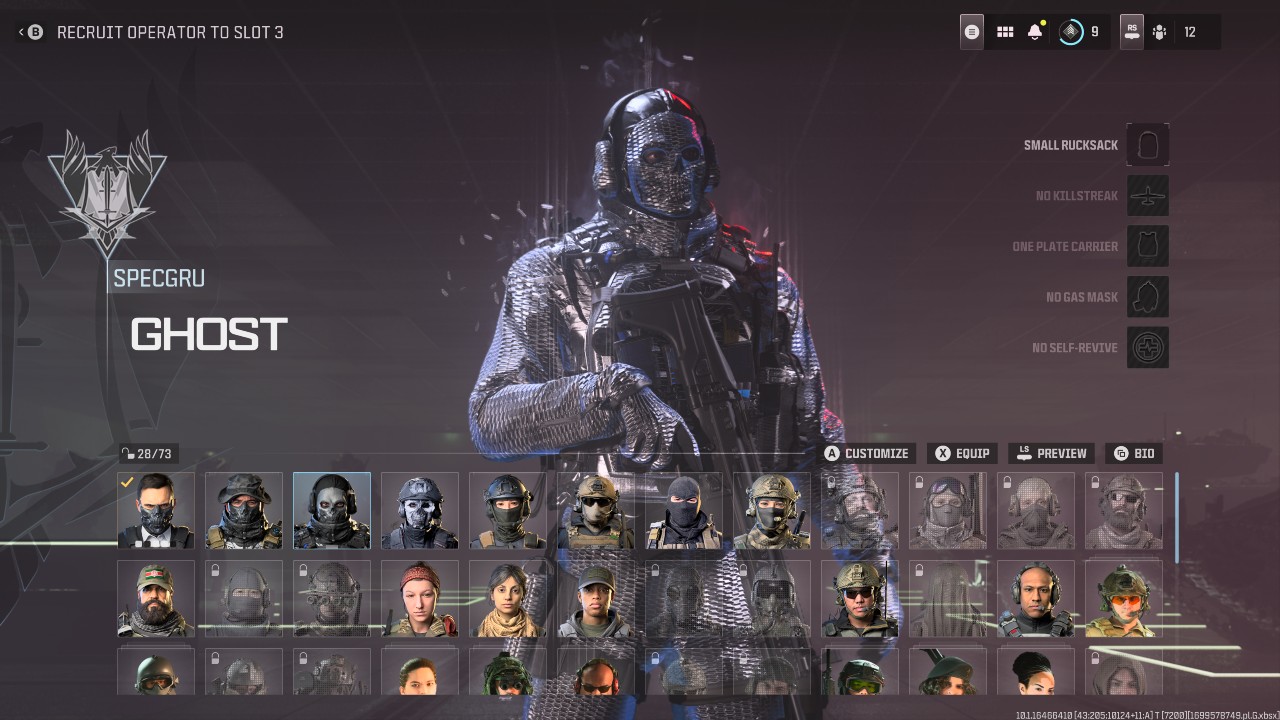The width and height of the screenshot is (1280, 720).
Task: Open notifications with the bell icon
Action: tap(1034, 31)
